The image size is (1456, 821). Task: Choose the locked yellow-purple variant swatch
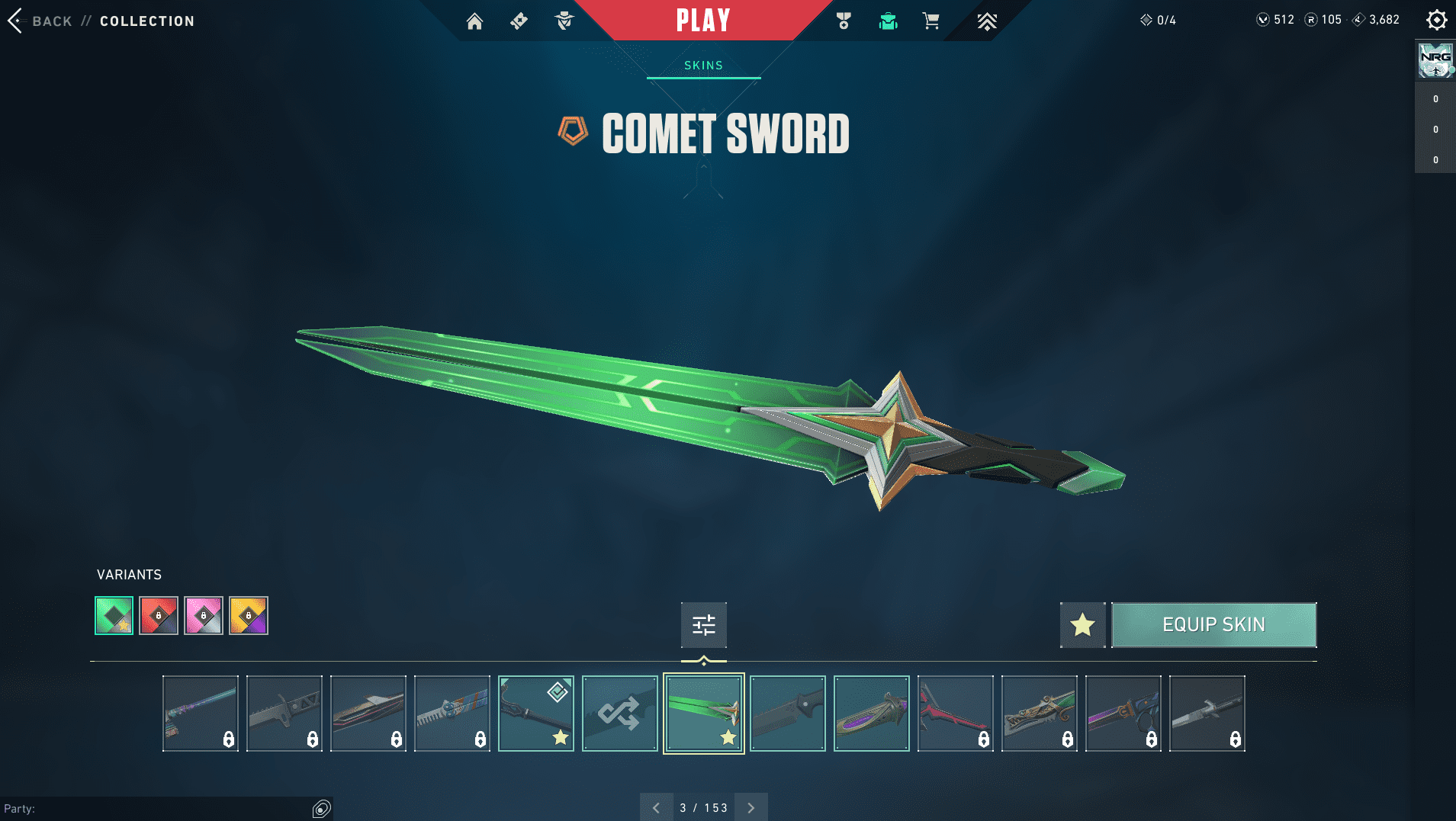click(x=249, y=615)
